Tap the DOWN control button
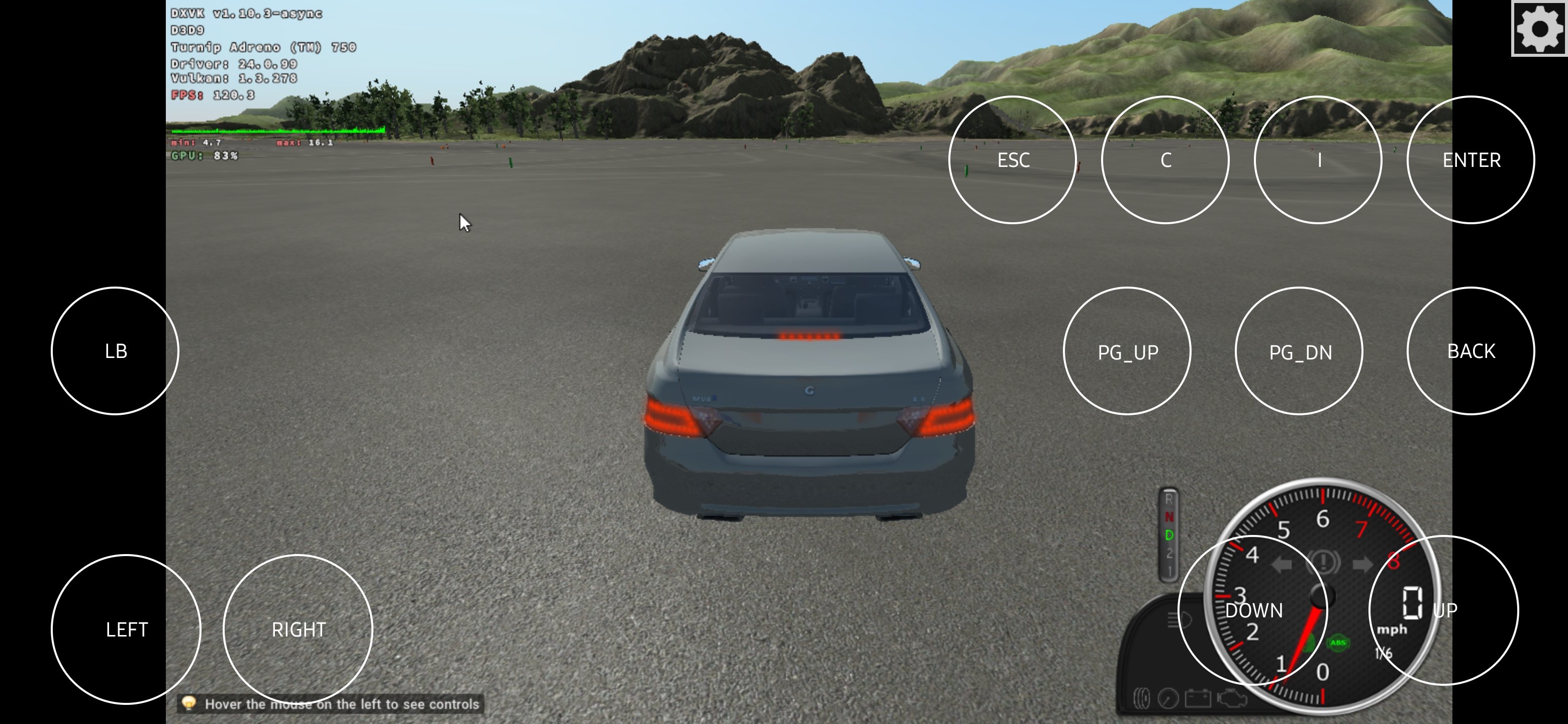1568x724 pixels. pyautogui.click(x=1253, y=610)
